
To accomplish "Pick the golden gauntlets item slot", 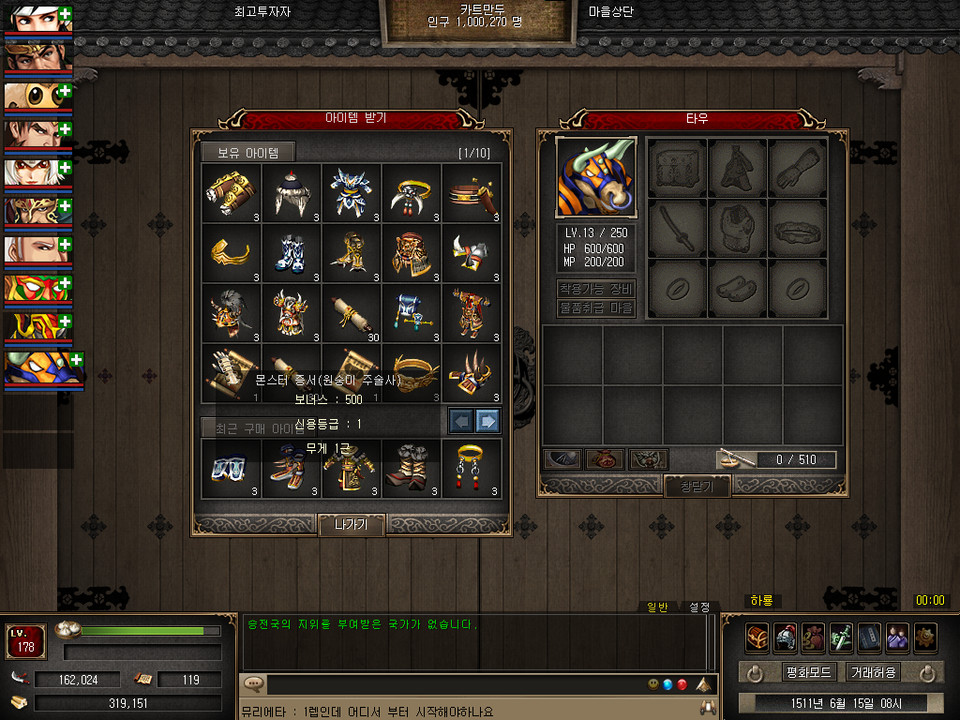I will pos(231,191).
